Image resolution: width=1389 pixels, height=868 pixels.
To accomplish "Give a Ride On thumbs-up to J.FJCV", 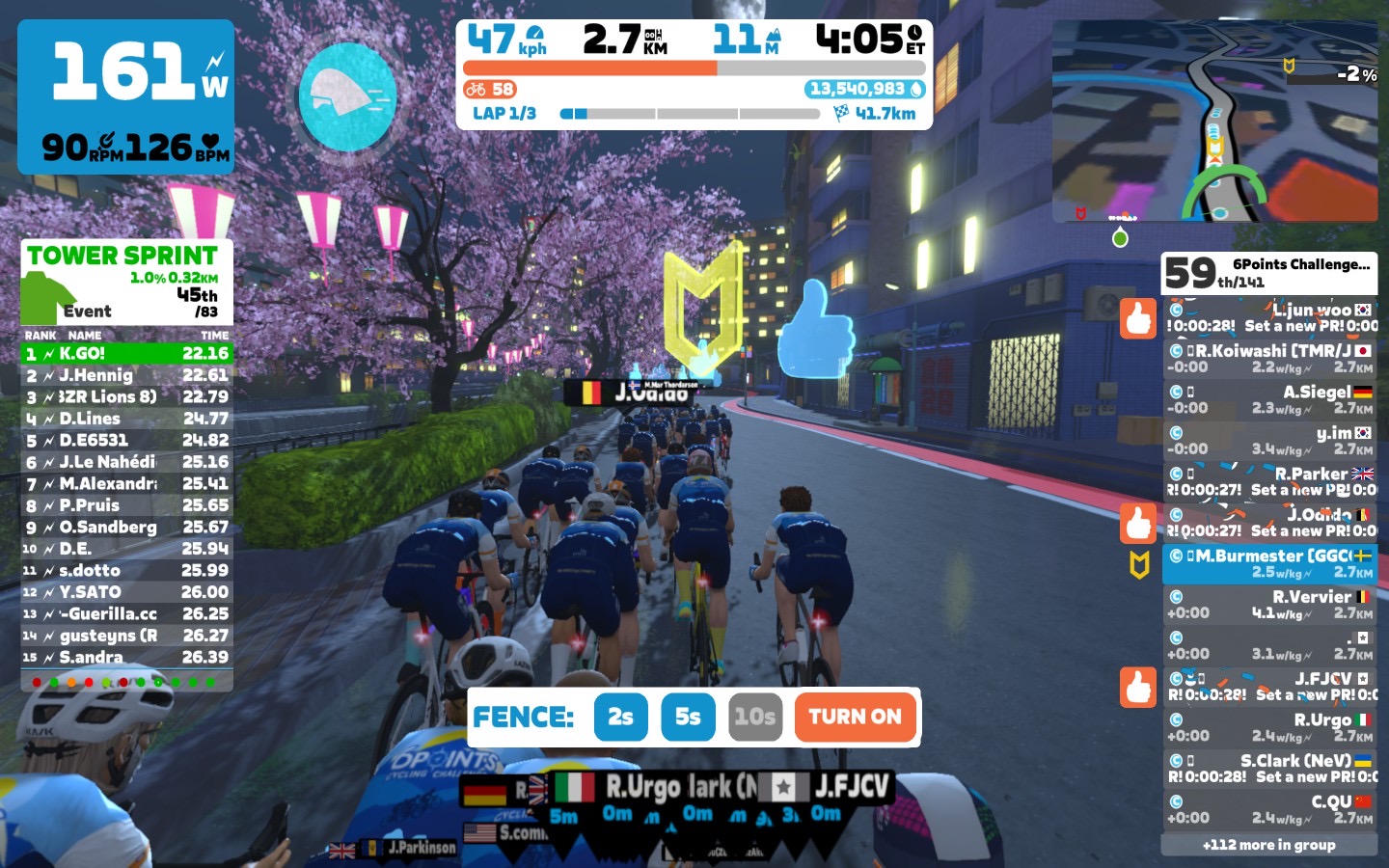I will (1138, 687).
